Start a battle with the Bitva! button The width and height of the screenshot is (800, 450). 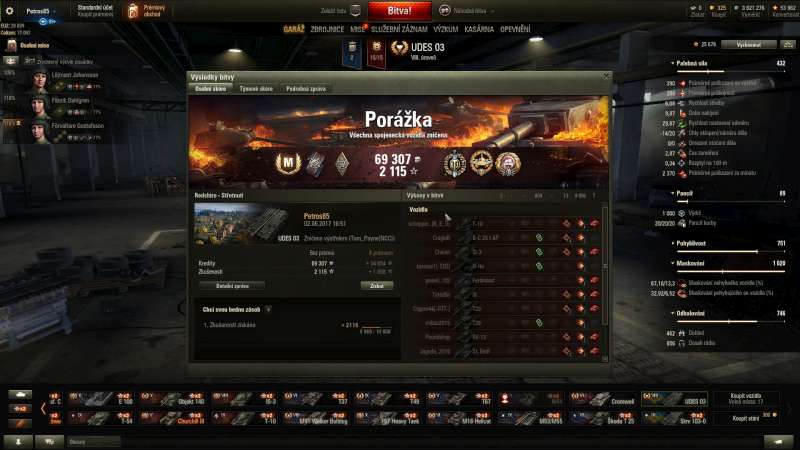(400, 11)
